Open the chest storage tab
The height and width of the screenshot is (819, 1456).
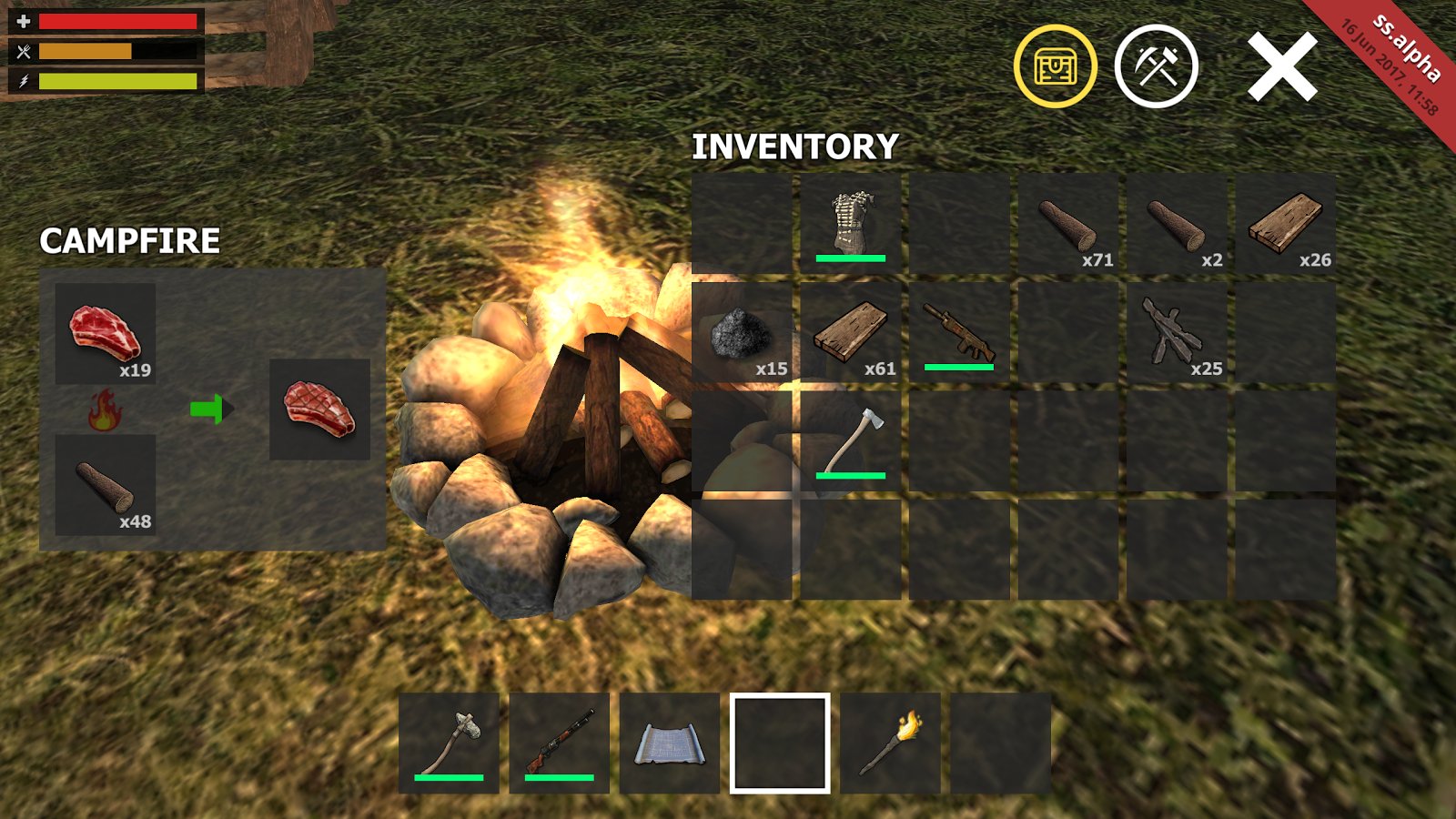pyautogui.click(x=1056, y=66)
